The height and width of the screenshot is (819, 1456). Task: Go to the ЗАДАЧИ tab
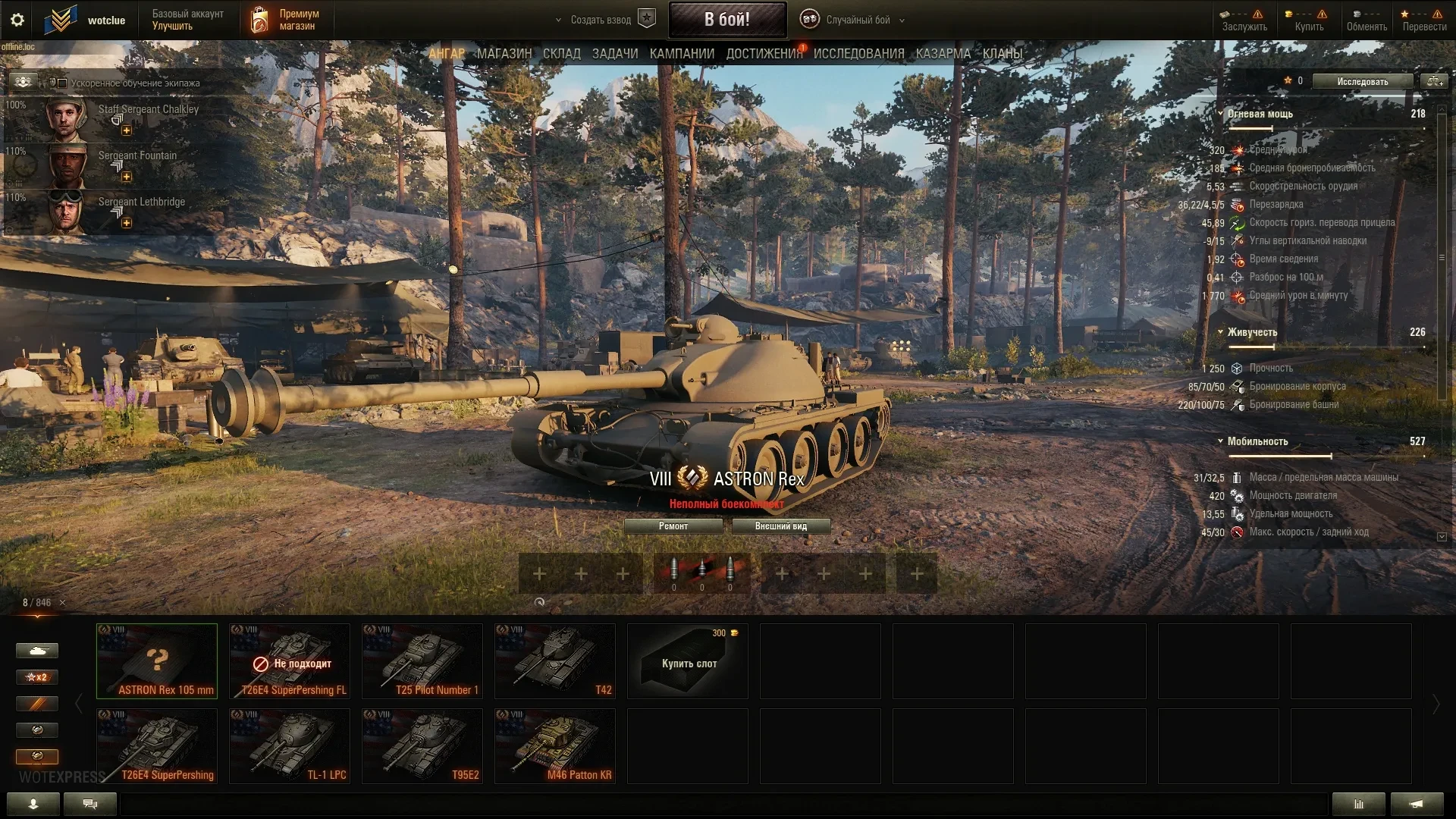(614, 54)
